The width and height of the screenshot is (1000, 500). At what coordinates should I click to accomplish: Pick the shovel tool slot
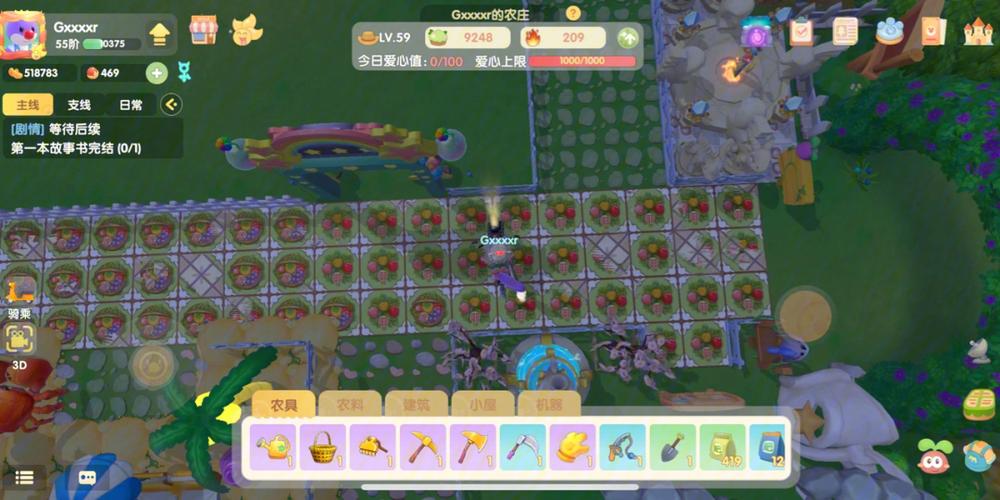pyautogui.click(x=673, y=446)
